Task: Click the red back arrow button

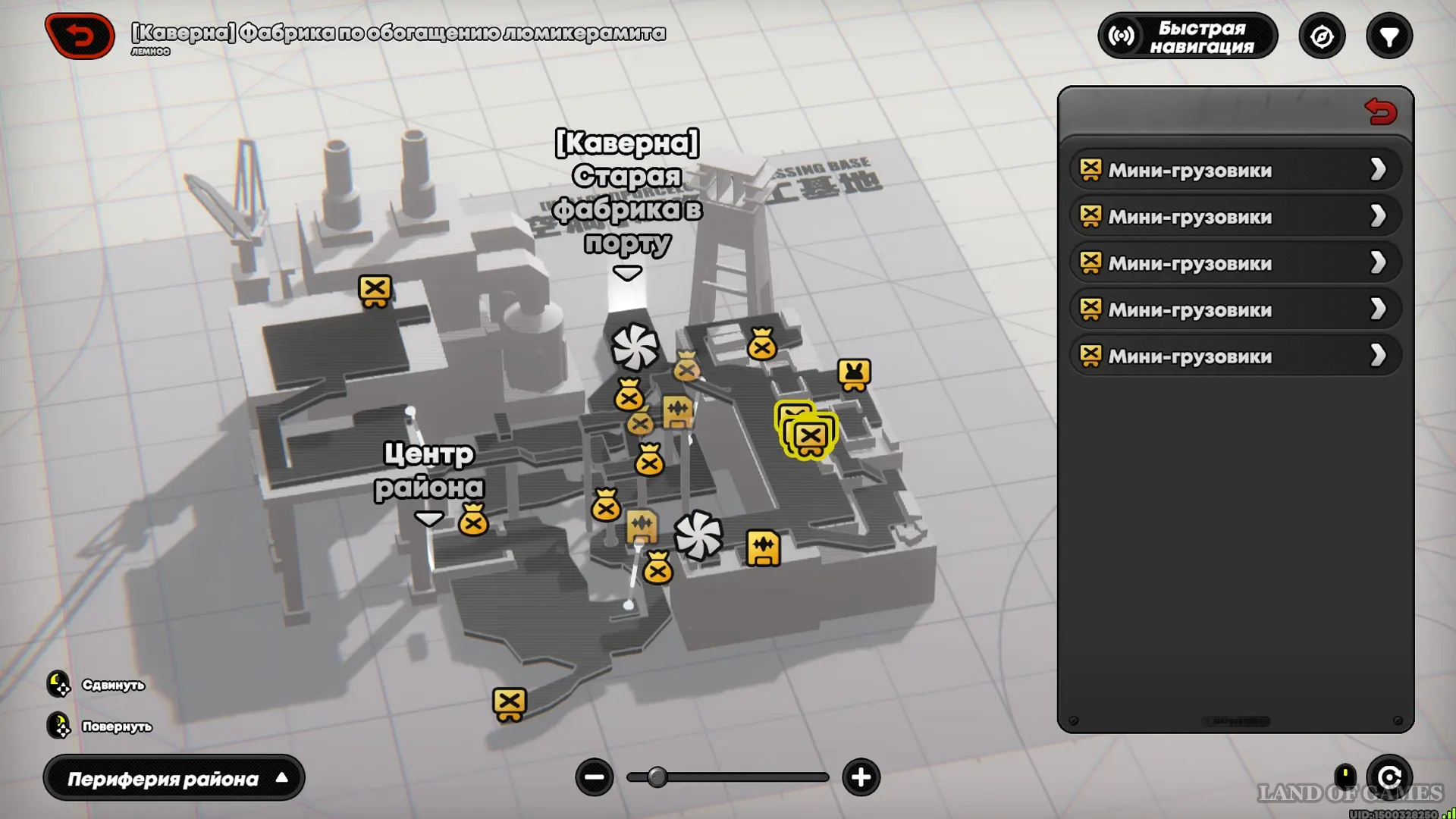Action: (x=80, y=36)
